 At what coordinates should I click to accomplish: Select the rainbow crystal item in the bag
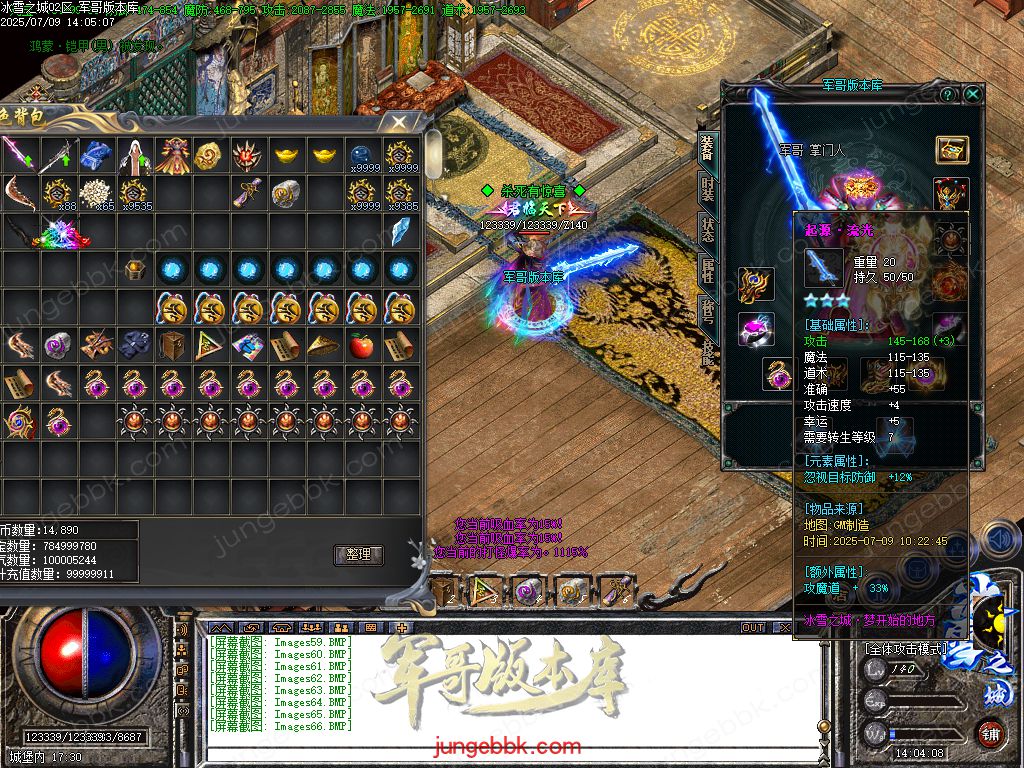tap(63, 234)
